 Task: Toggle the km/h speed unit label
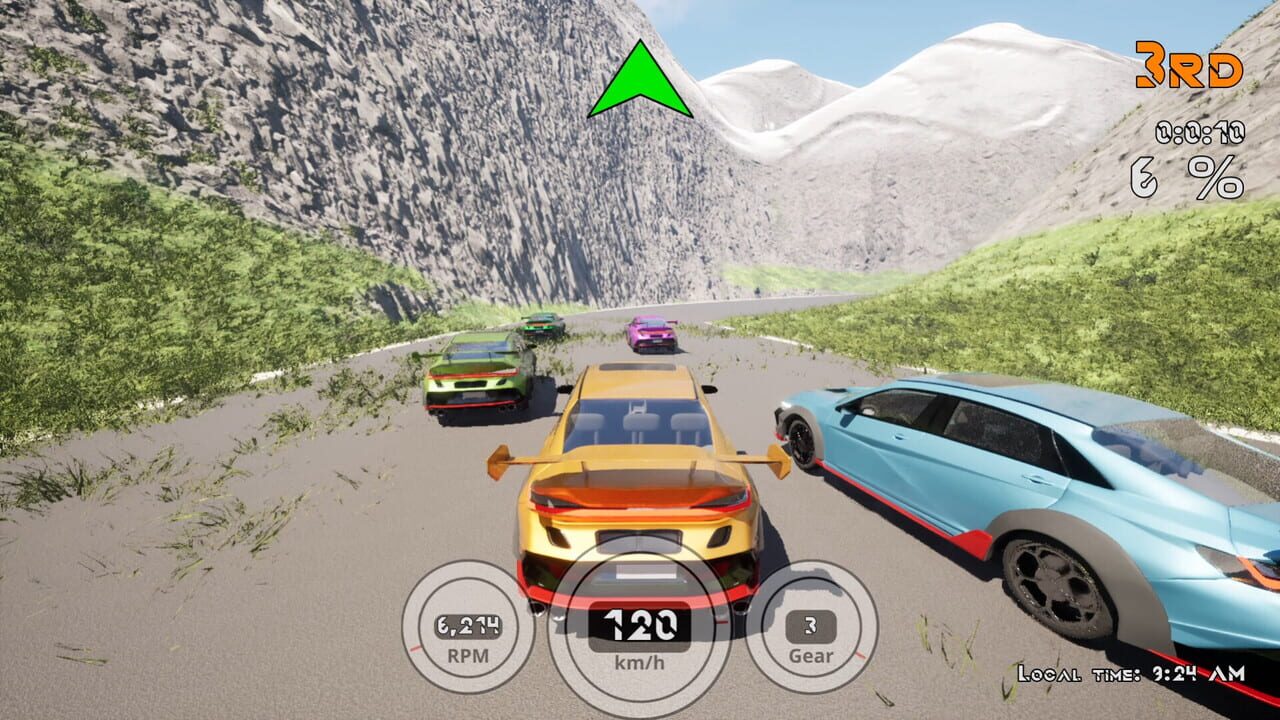pyautogui.click(x=640, y=660)
